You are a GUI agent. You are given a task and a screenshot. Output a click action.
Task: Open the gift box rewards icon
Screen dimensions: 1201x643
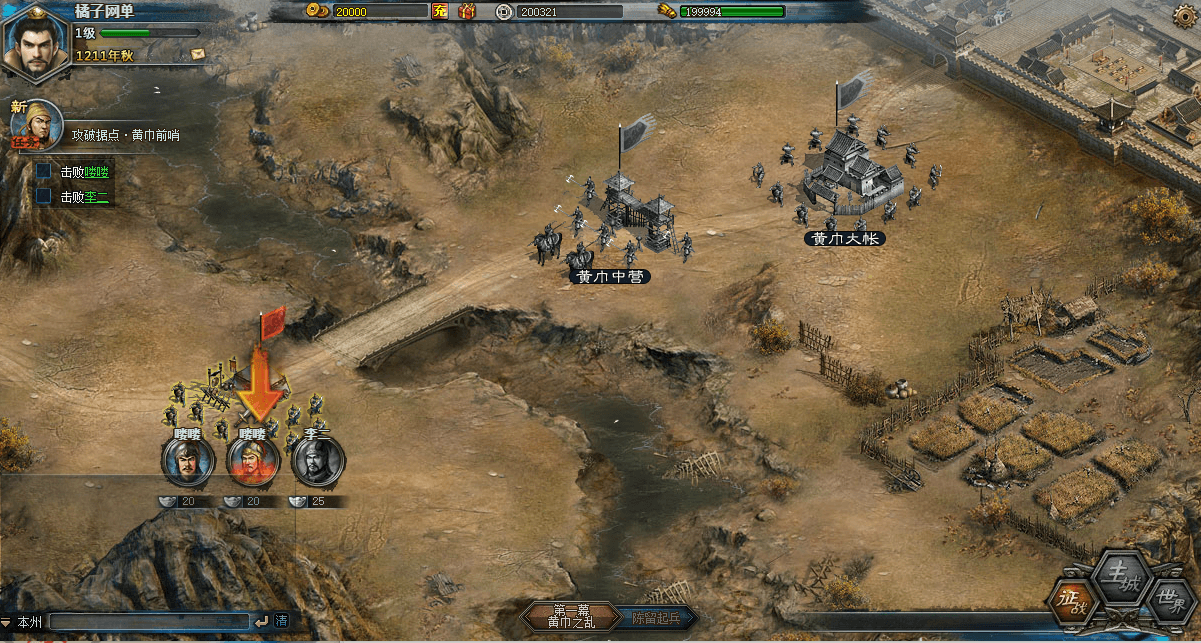tap(466, 12)
